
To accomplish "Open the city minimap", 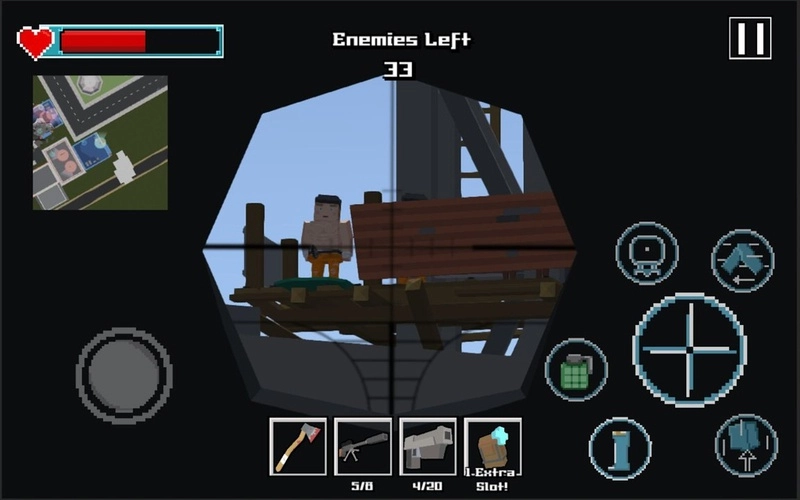I will point(100,142).
